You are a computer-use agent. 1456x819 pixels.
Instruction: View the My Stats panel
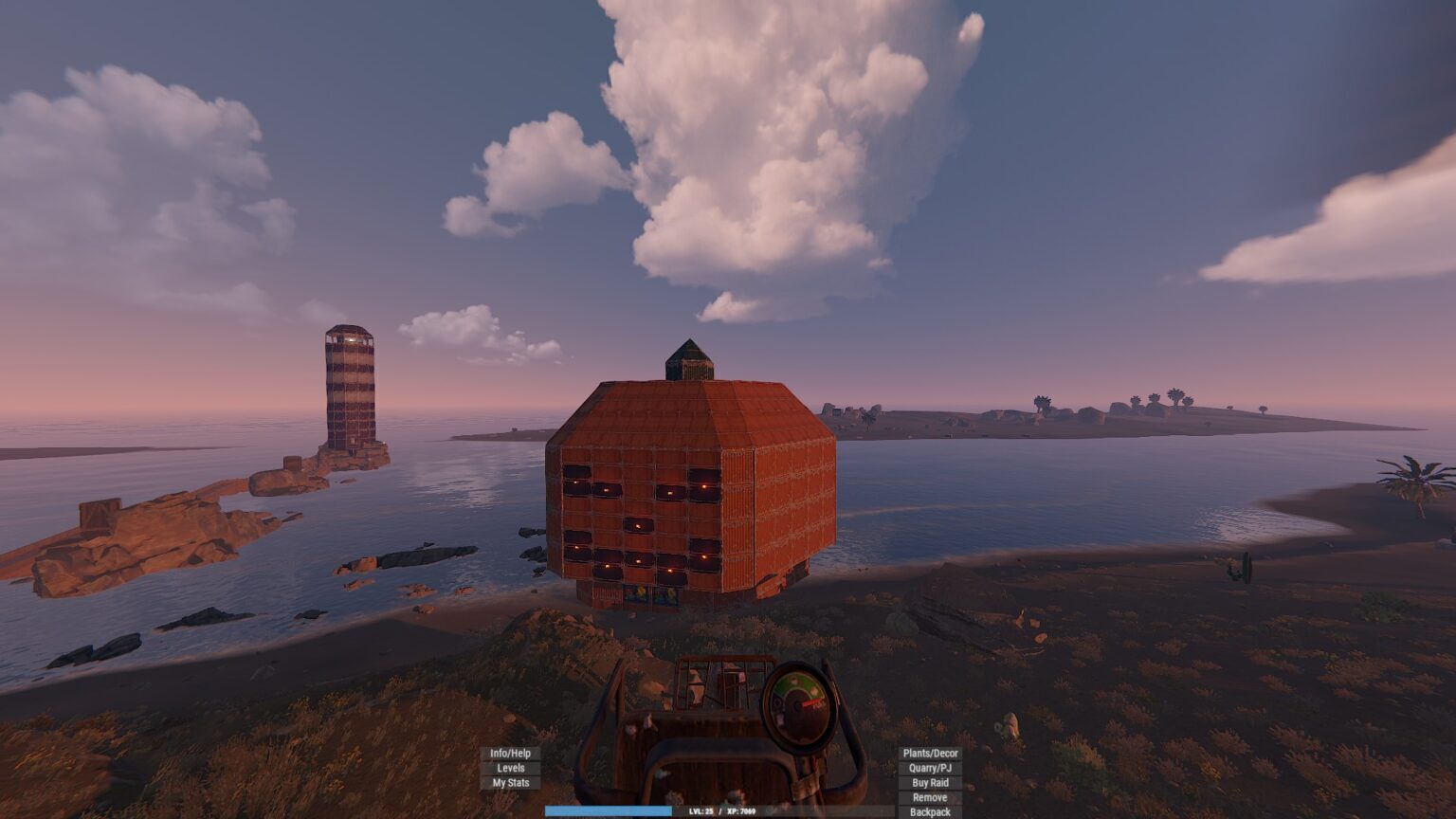pos(510,783)
